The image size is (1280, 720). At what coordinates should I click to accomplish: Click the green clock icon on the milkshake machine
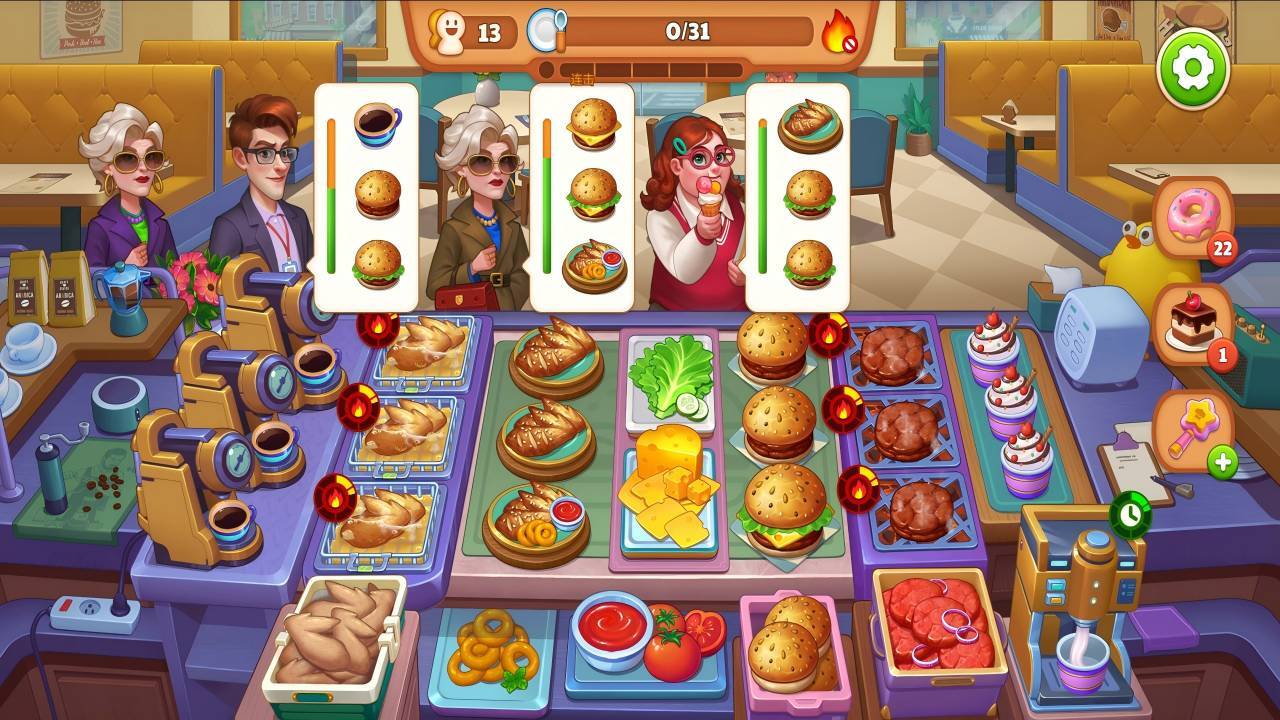tap(1129, 514)
